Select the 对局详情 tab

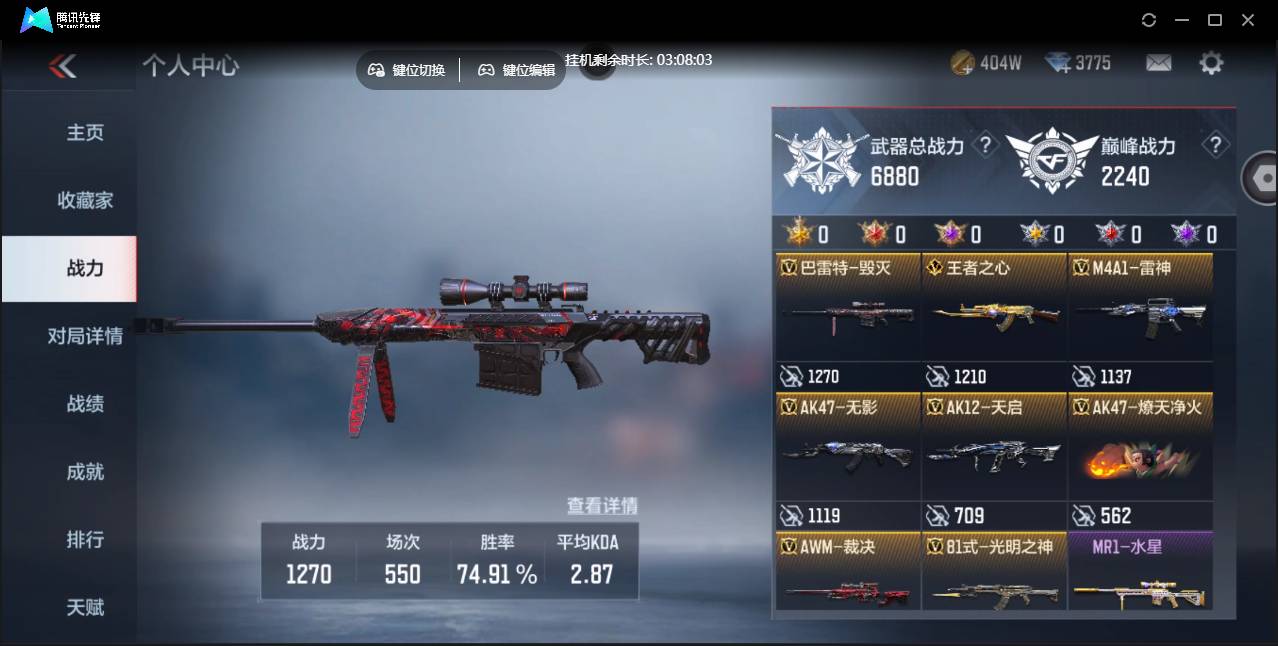(85, 336)
